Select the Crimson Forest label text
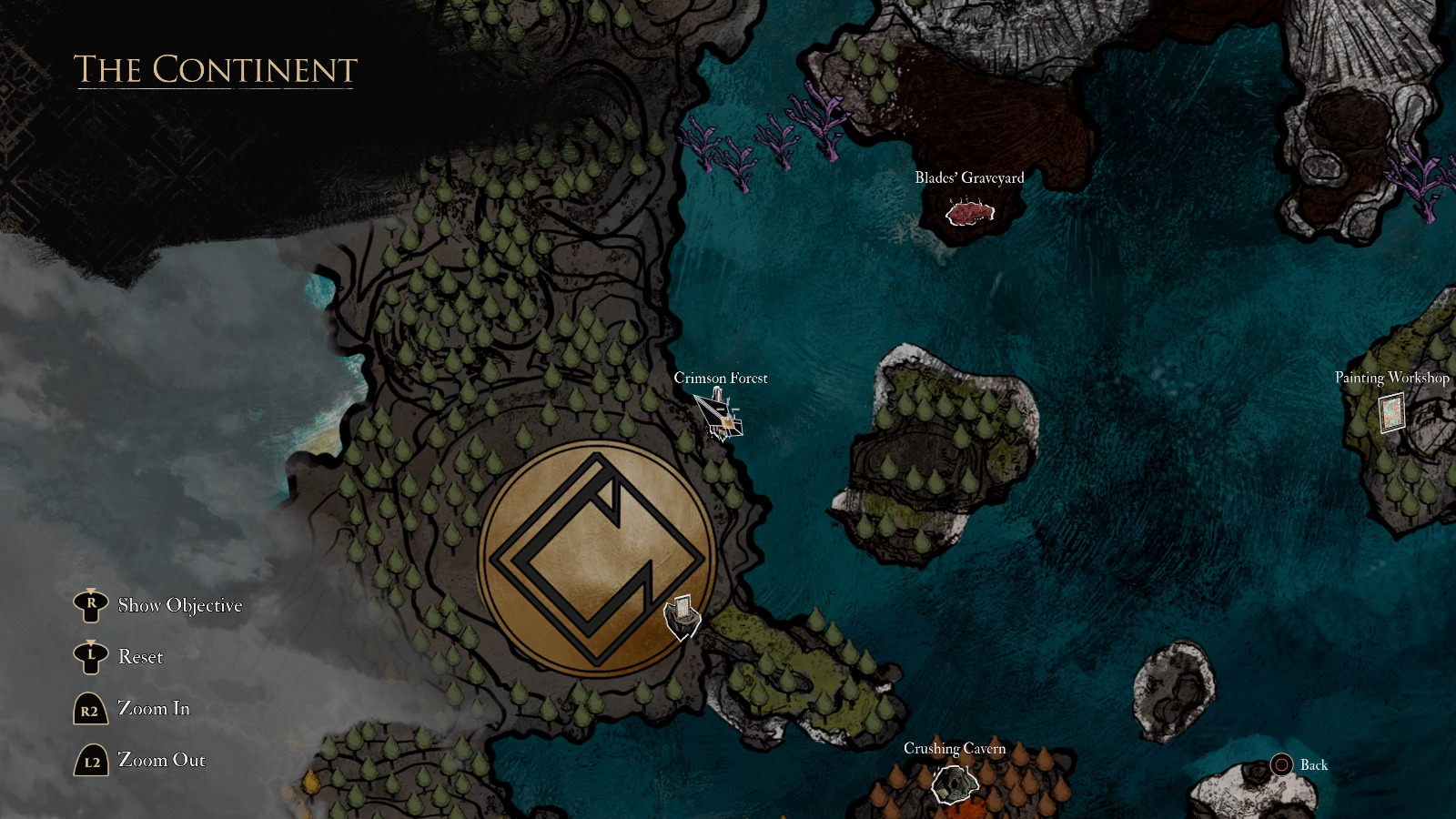Viewport: 1456px width, 819px height. (x=720, y=378)
